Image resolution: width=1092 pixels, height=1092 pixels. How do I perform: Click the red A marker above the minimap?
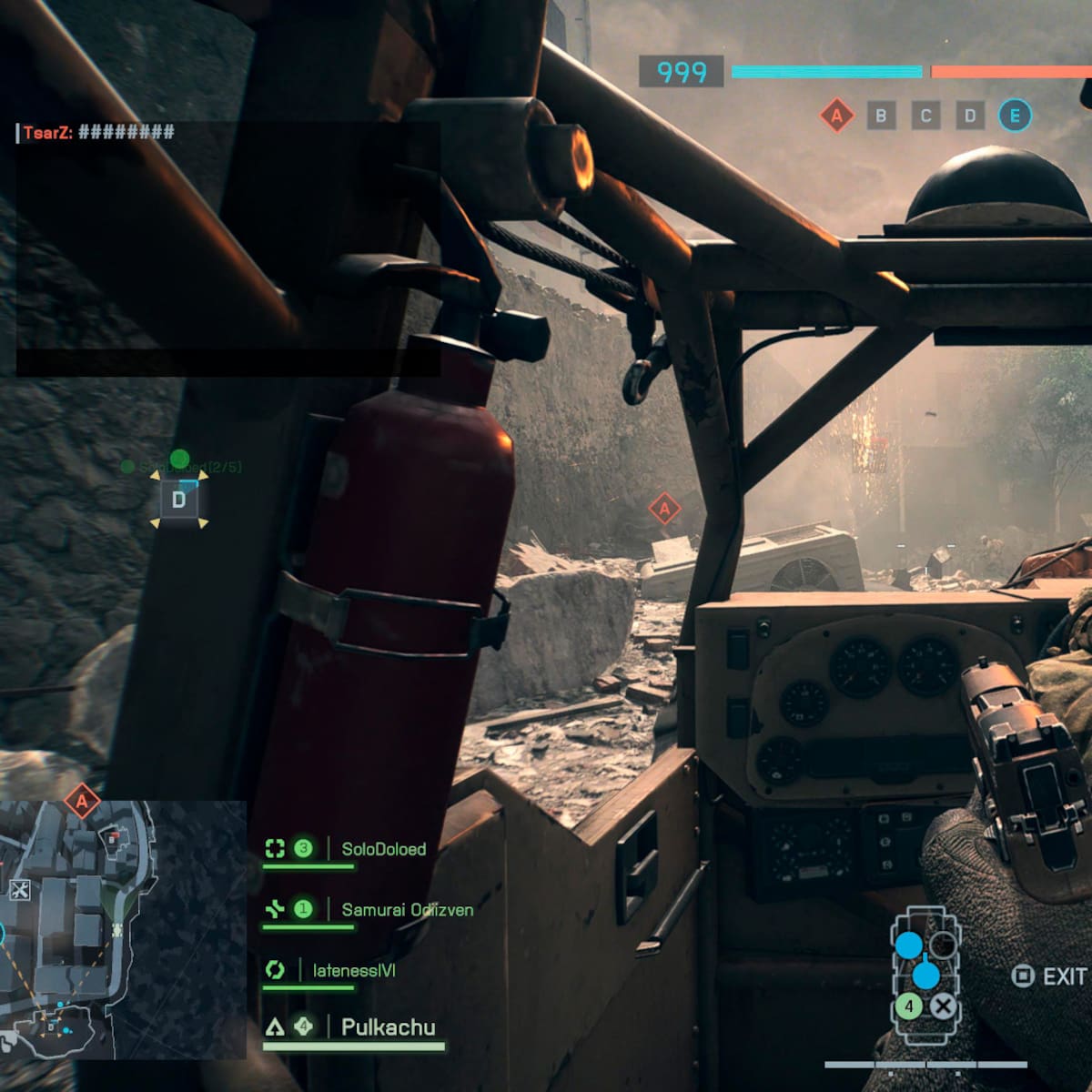pyautogui.click(x=82, y=802)
